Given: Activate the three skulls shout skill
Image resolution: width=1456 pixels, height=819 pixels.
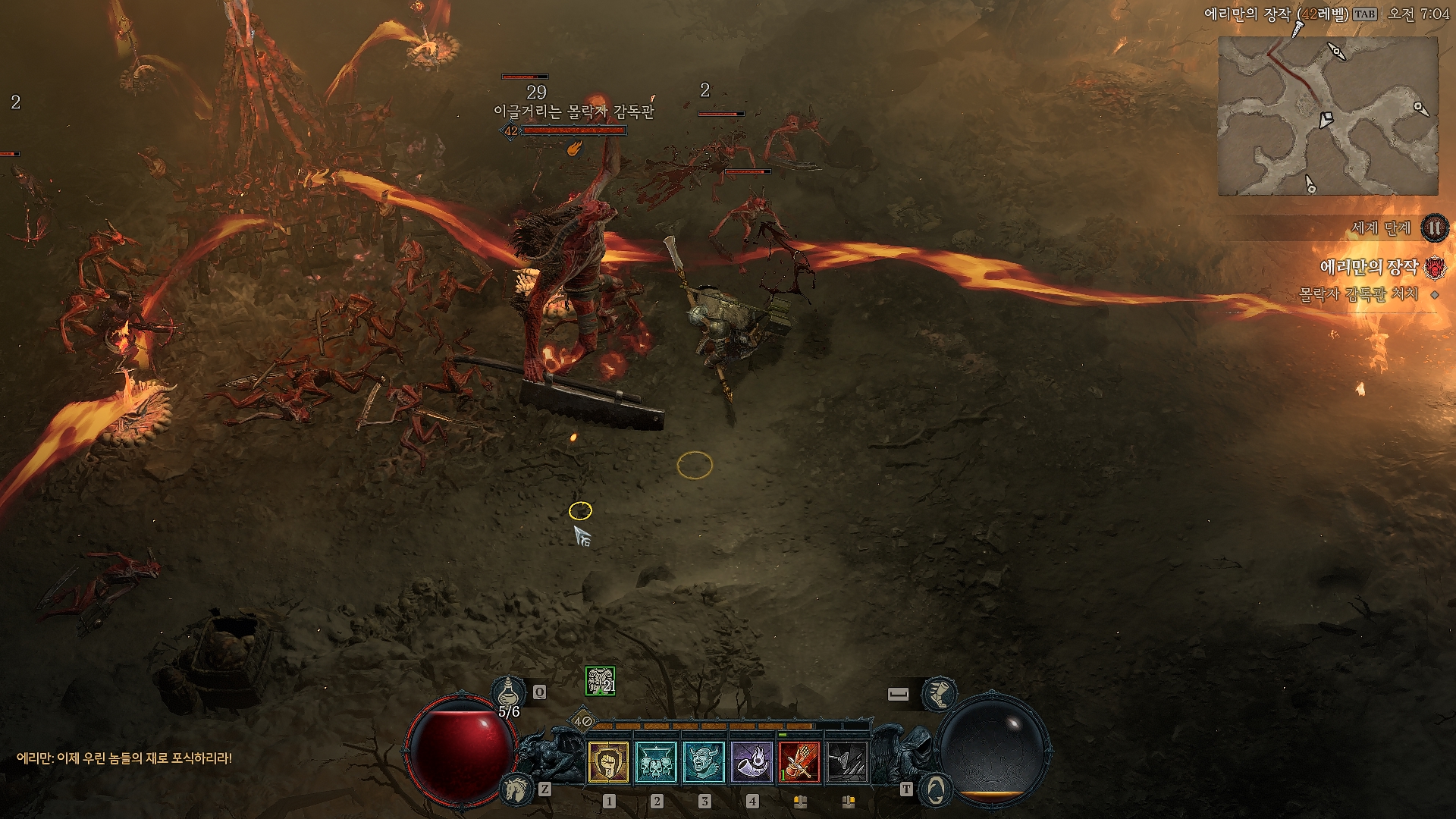Looking at the screenshot, I should point(656,761).
